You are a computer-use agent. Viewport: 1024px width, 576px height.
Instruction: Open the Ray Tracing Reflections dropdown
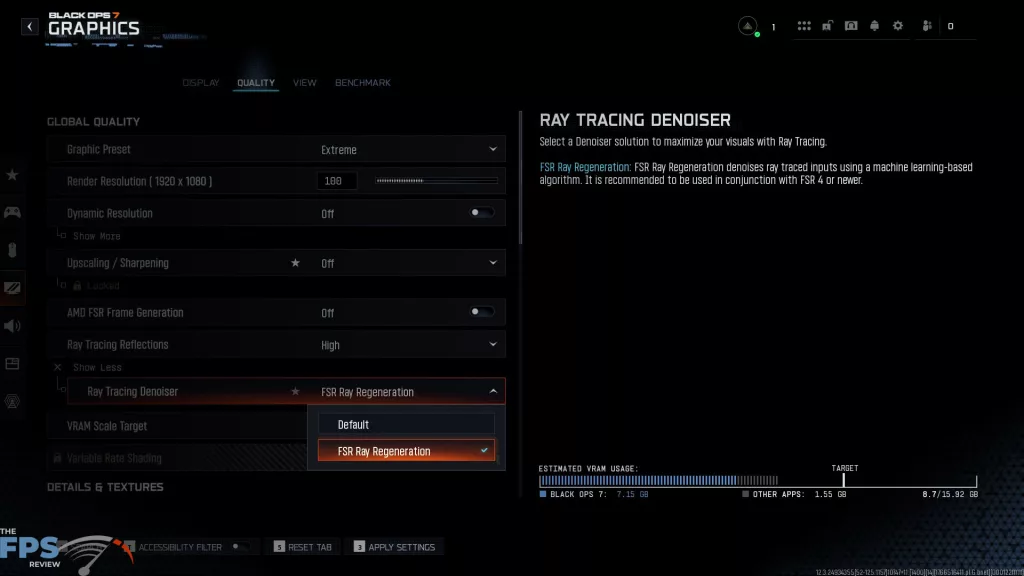[408, 345]
